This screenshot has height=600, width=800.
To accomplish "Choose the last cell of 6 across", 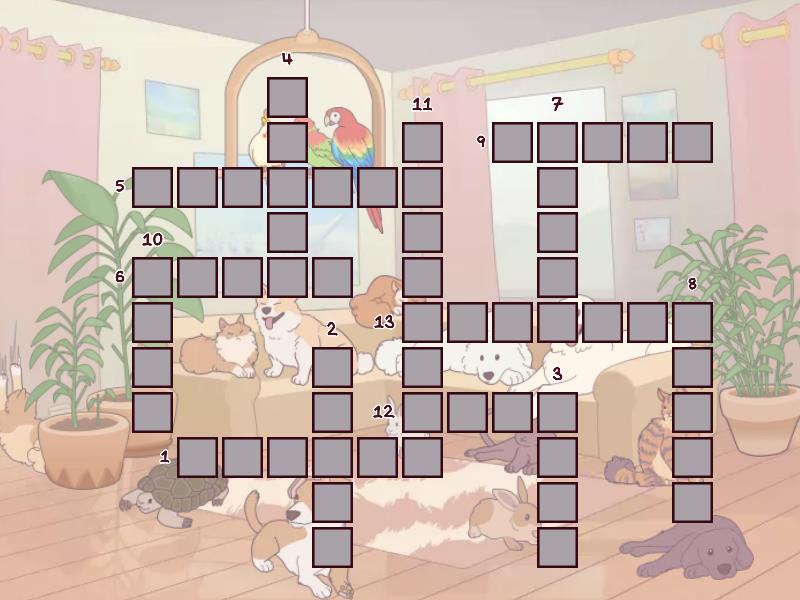I will pos(332,277).
